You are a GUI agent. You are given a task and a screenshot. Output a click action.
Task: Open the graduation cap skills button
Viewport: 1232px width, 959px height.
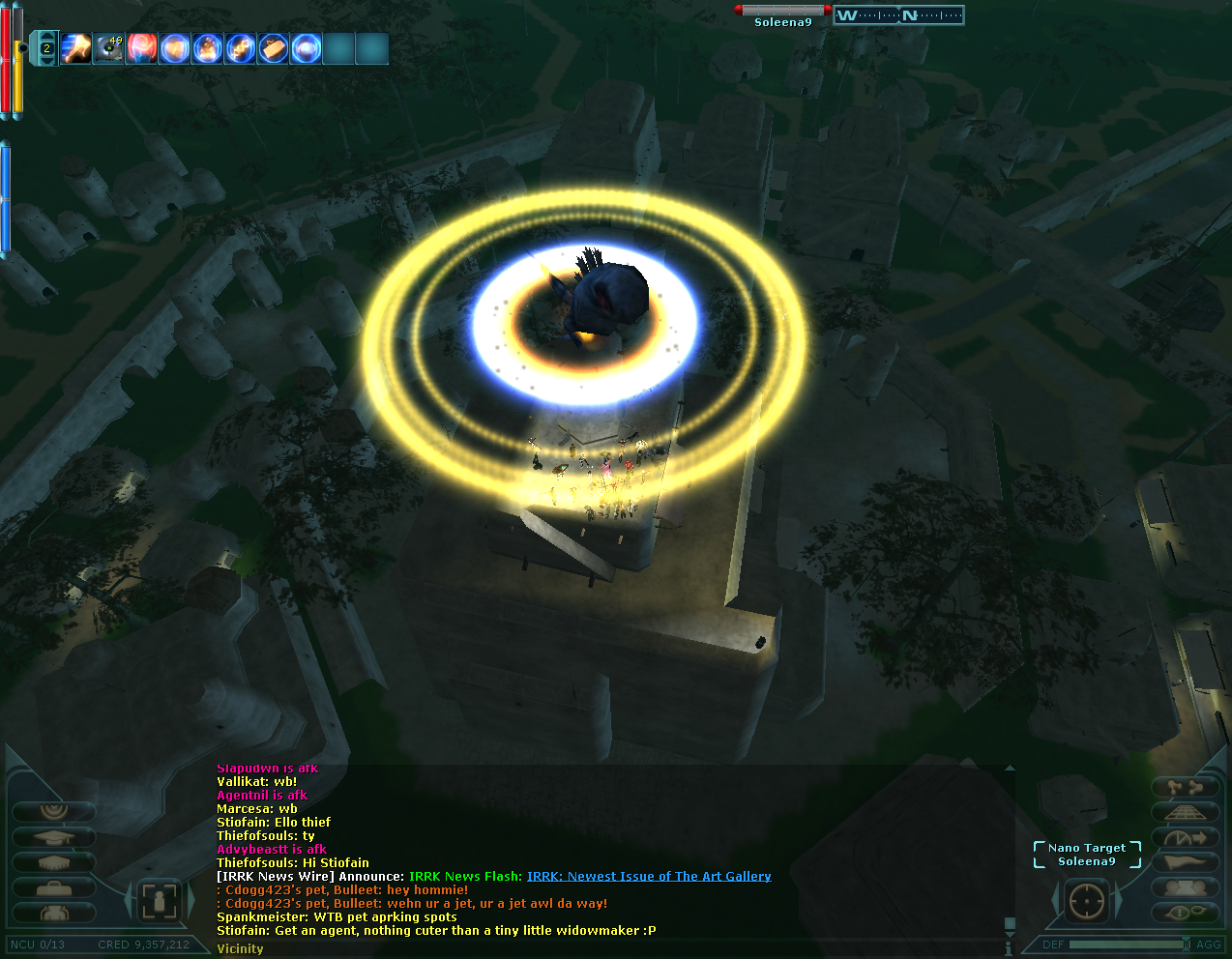click(54, 837)
